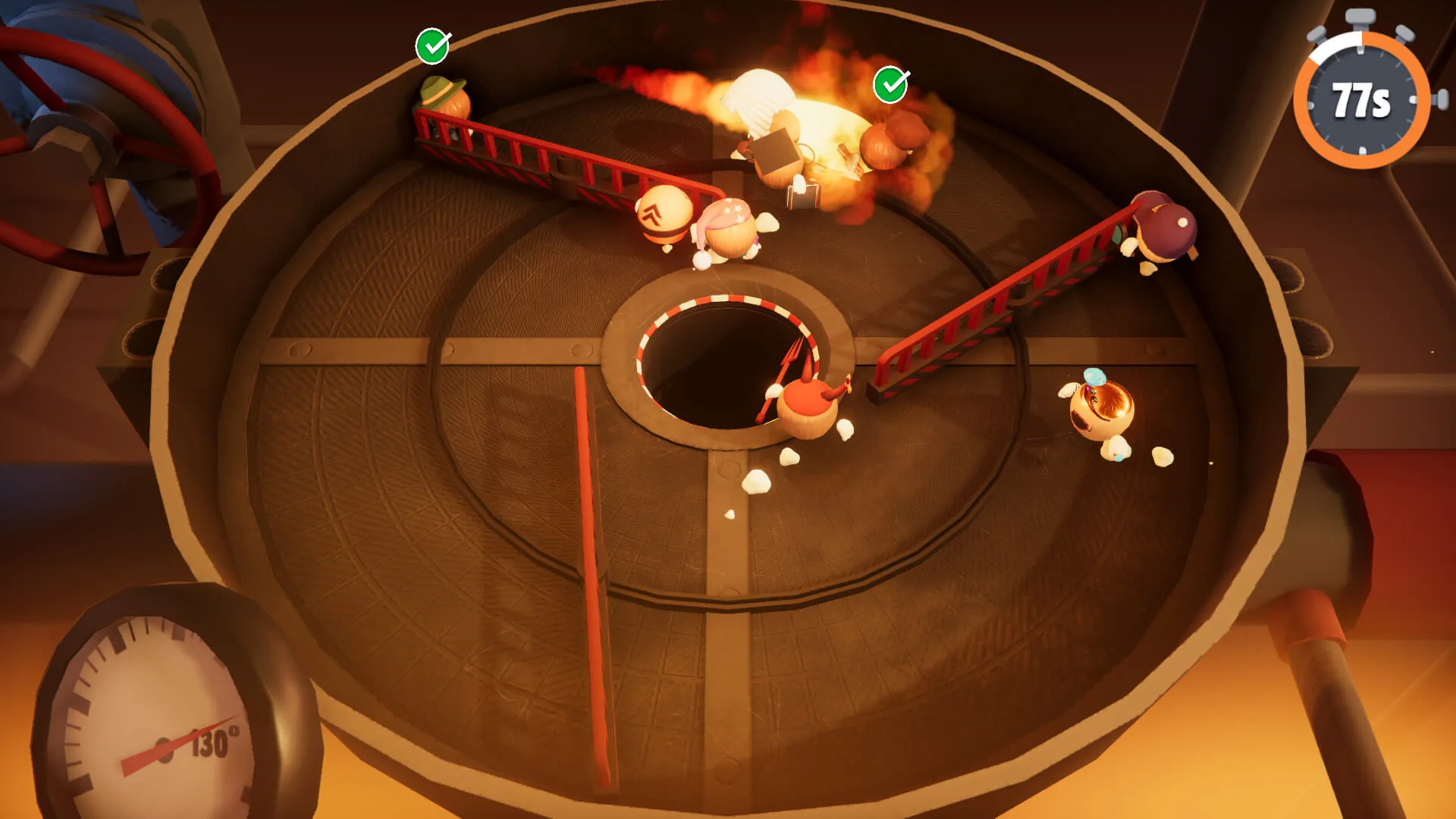The width and height of the screenshot is (1456, 819).
Task: Select the green checkmark above the safari-hat character
Action: tap(434, 47)
